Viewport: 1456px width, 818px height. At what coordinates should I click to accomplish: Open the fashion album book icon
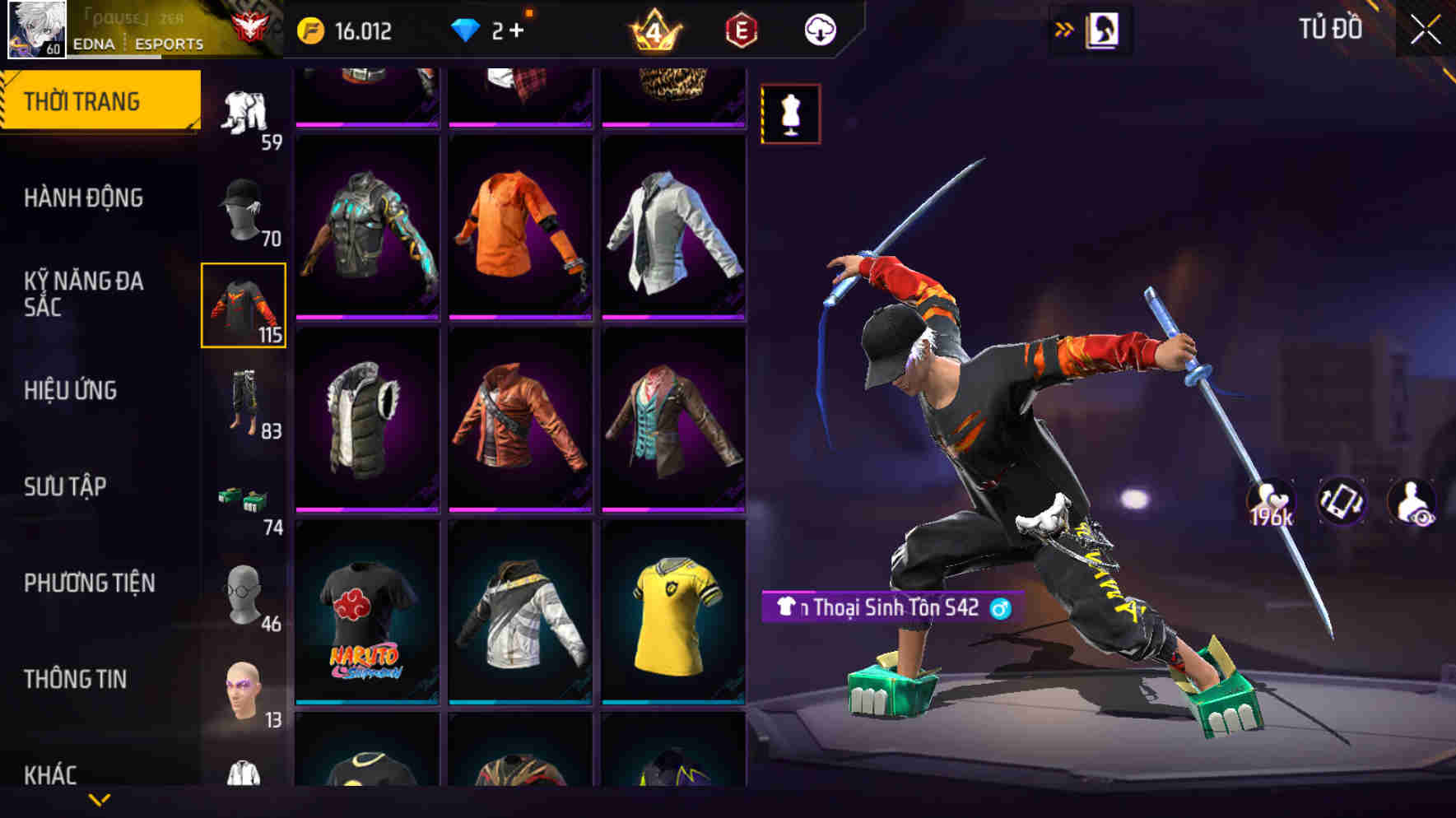pyautogui.click(x=1101, y=30)
